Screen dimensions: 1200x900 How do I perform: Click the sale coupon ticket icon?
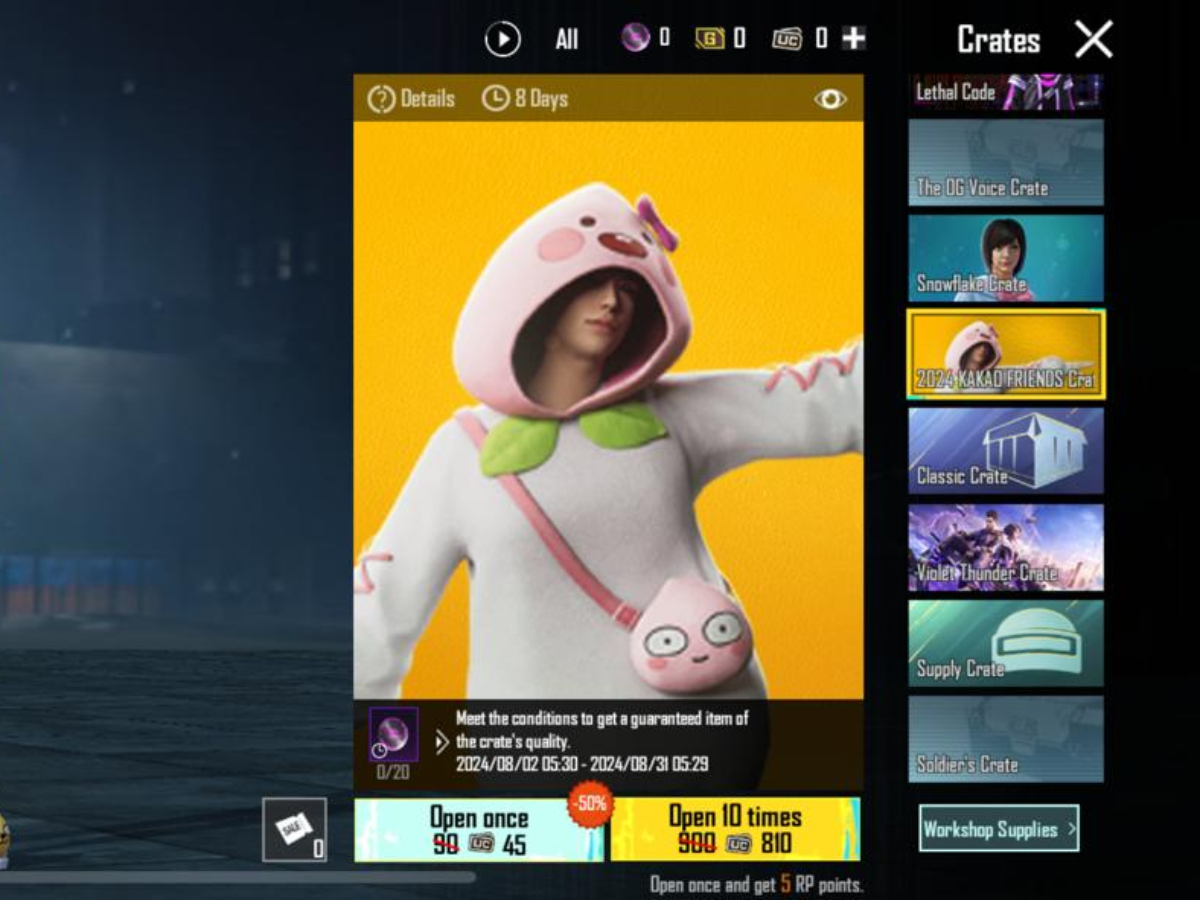[294, 829]
